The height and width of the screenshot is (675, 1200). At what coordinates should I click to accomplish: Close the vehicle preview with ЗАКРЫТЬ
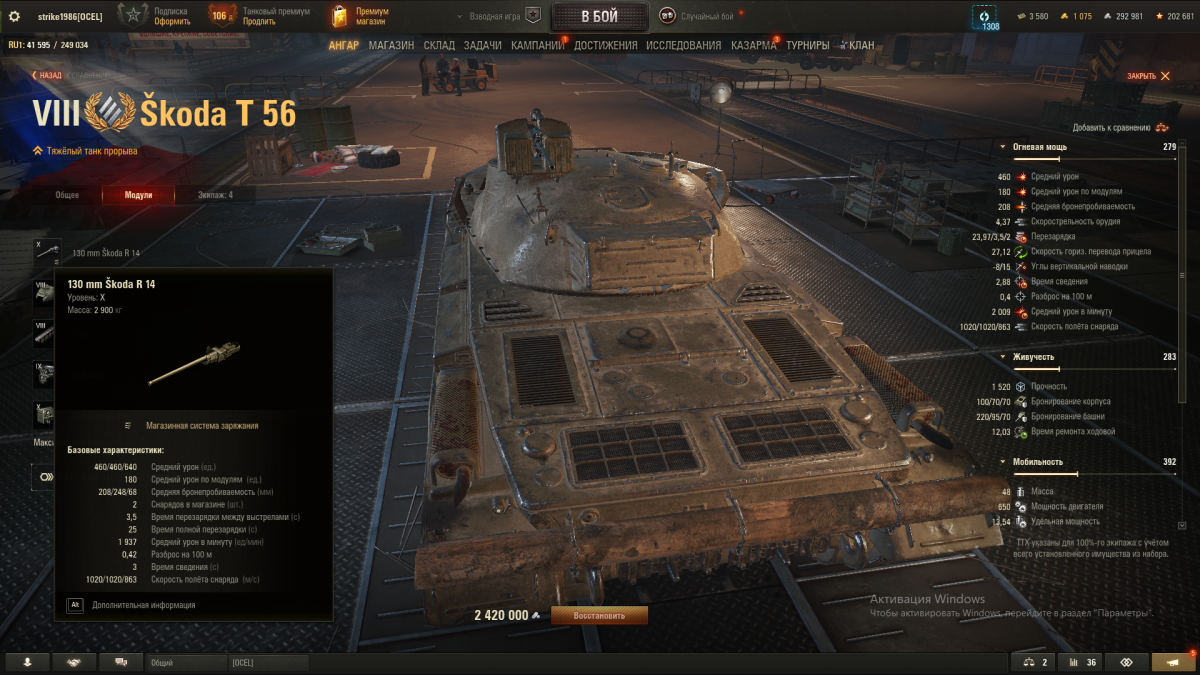pyautogui.click(x=1148, y=76)
